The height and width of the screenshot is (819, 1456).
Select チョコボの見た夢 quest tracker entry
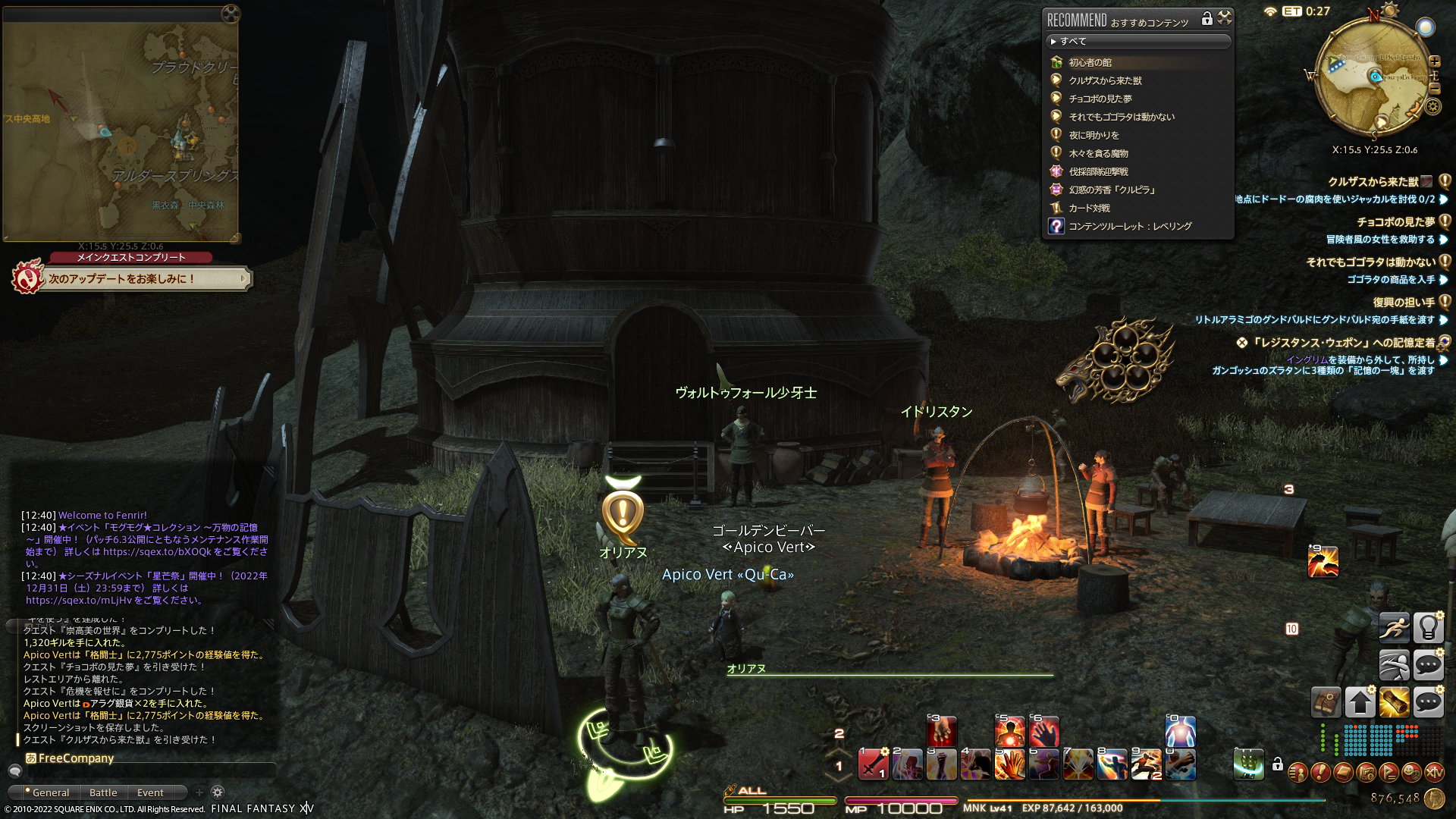(1395, 222)
